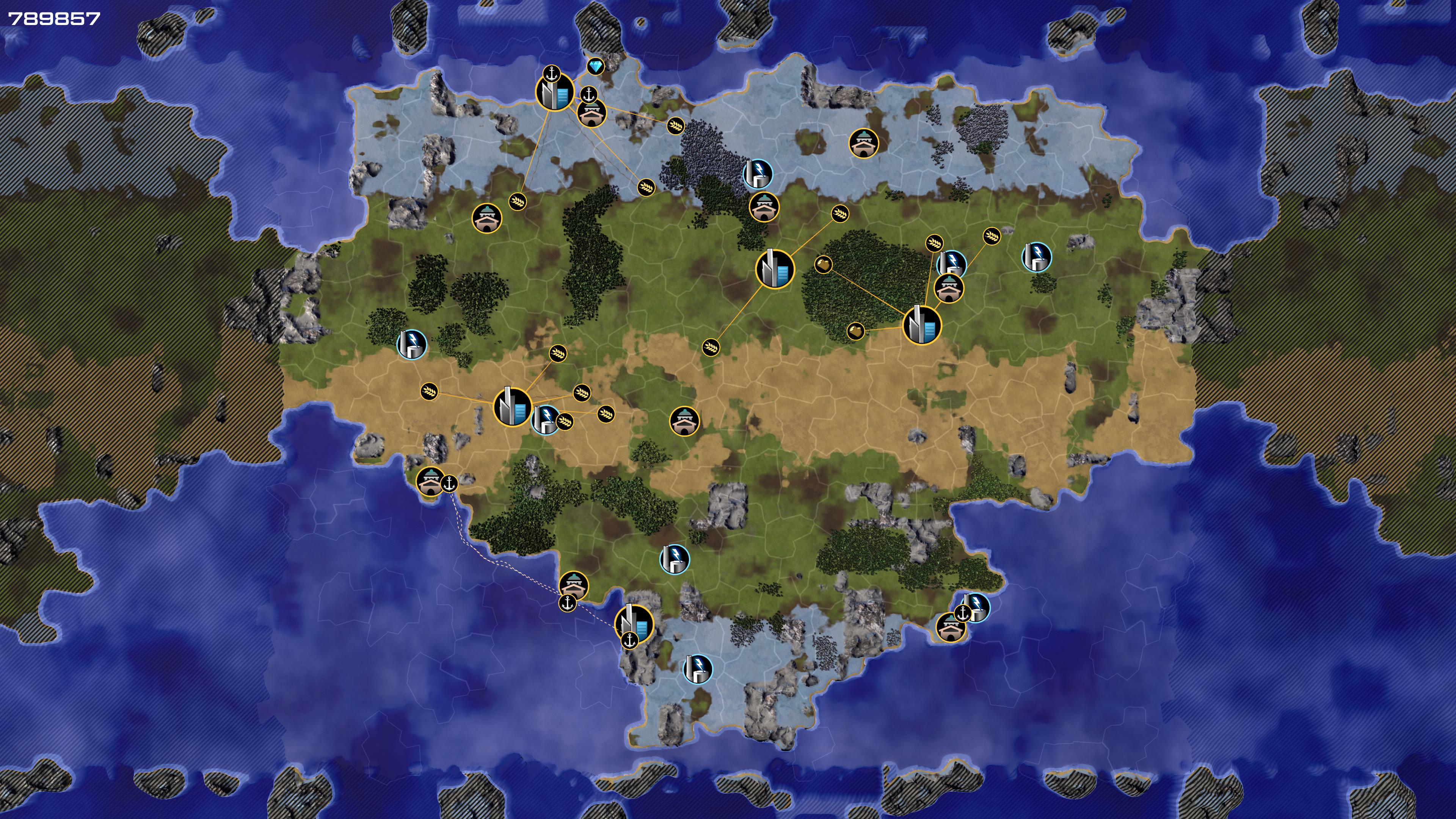Open the port city ending the dashed sea route

point(634,622)
